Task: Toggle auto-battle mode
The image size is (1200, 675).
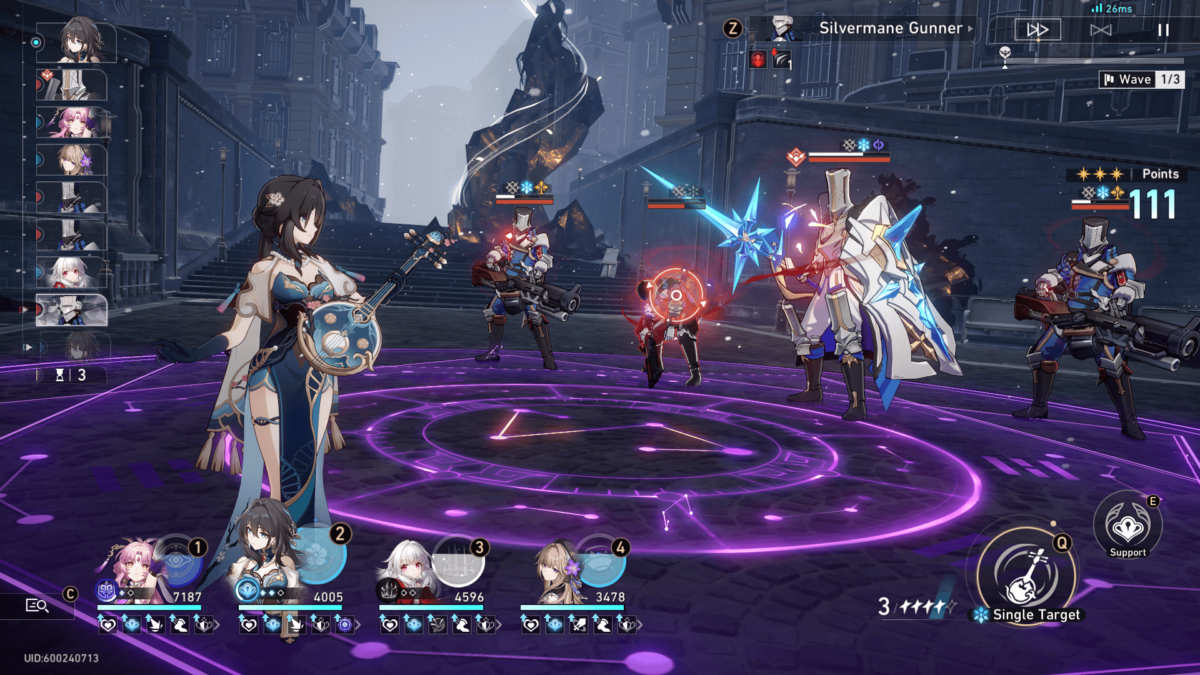Action: tap(1101, 30)
